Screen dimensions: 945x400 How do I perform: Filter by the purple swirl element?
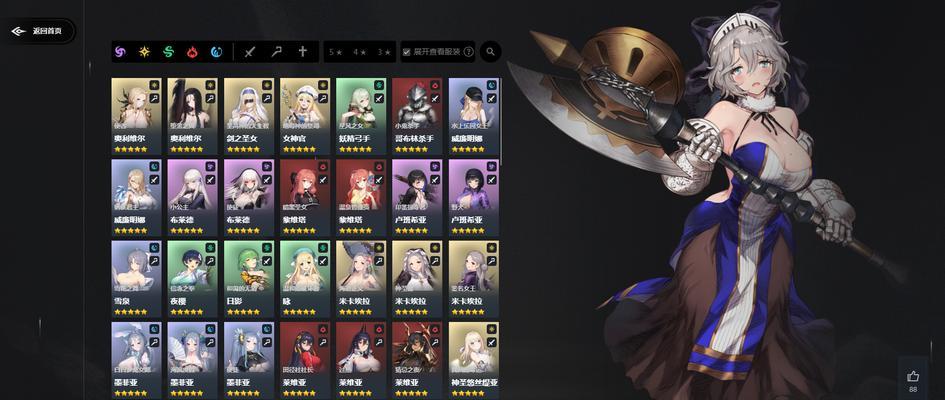tap(121, 51)
